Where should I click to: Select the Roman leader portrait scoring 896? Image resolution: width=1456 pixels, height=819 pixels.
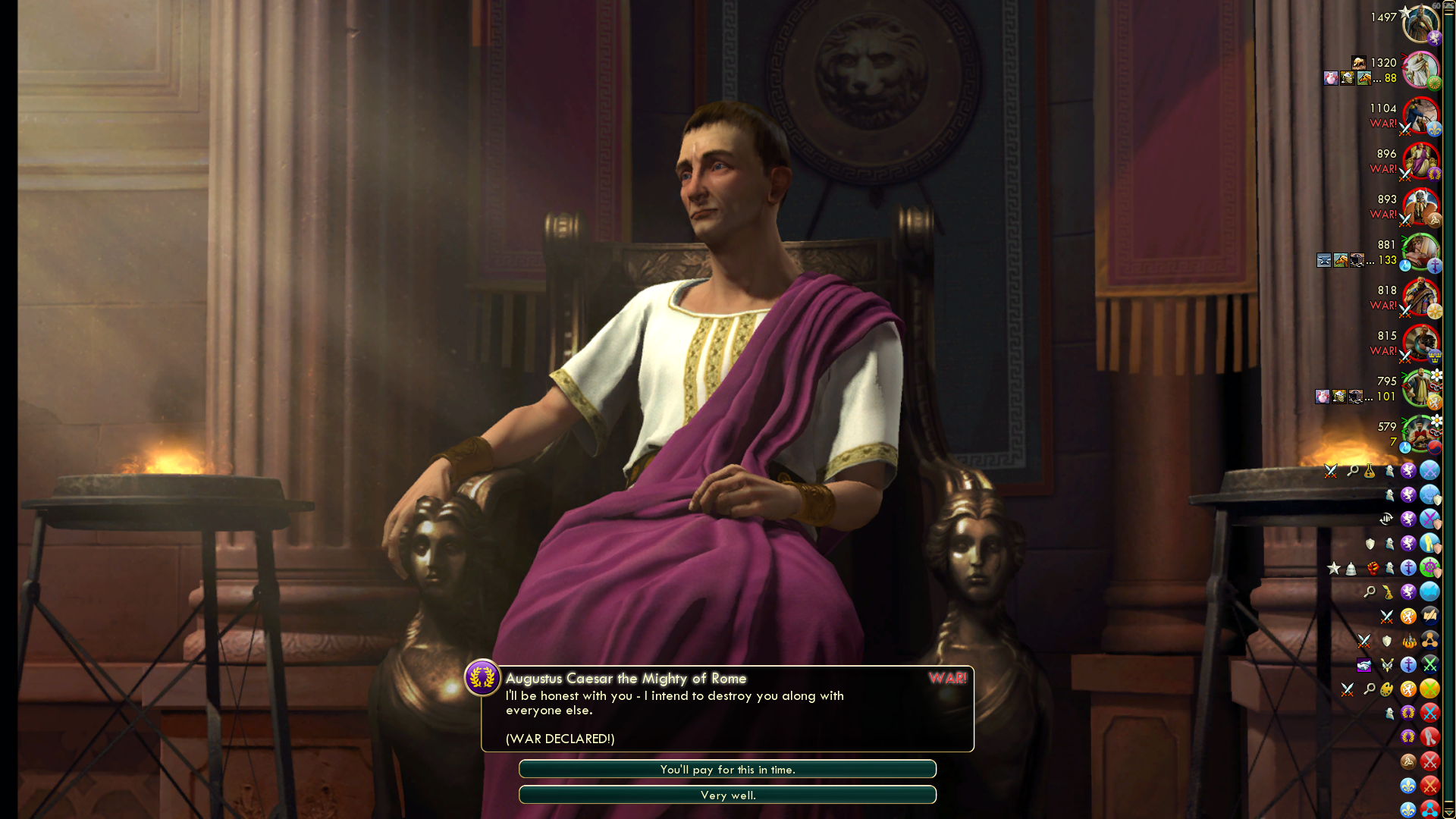tap(1420, 161)
